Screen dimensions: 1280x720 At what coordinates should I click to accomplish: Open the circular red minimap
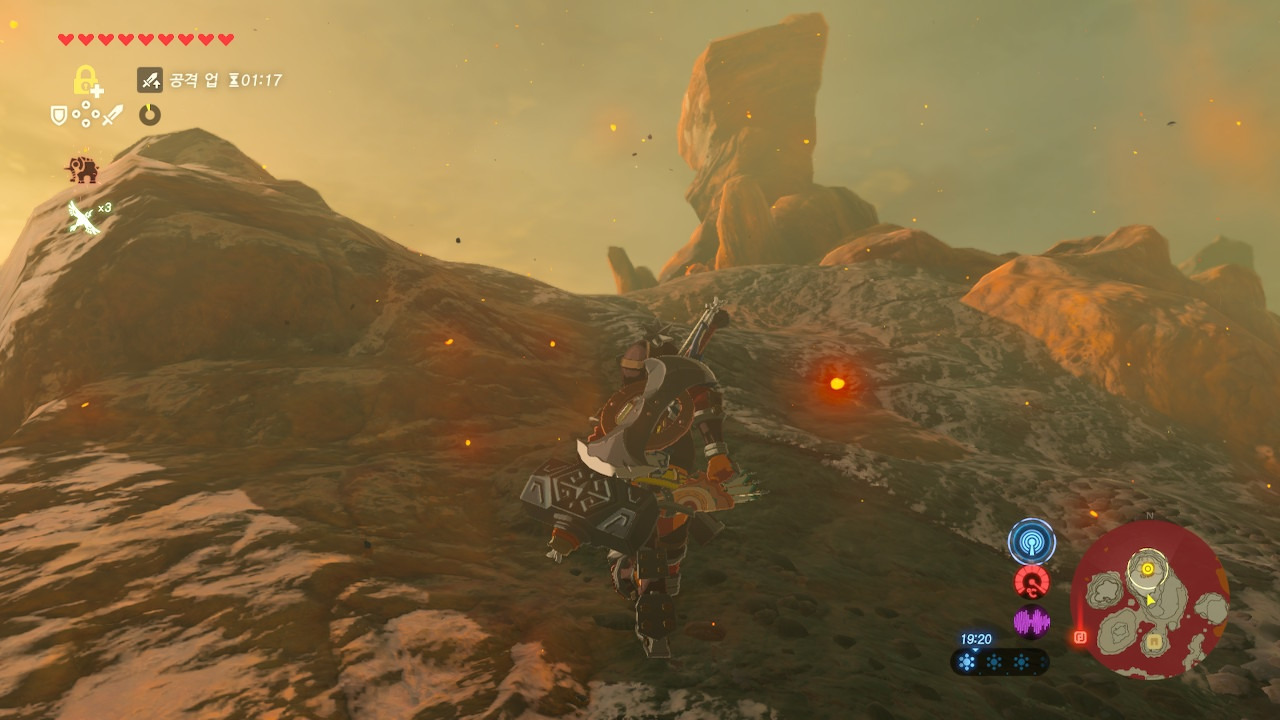[x=1149, y=599]
